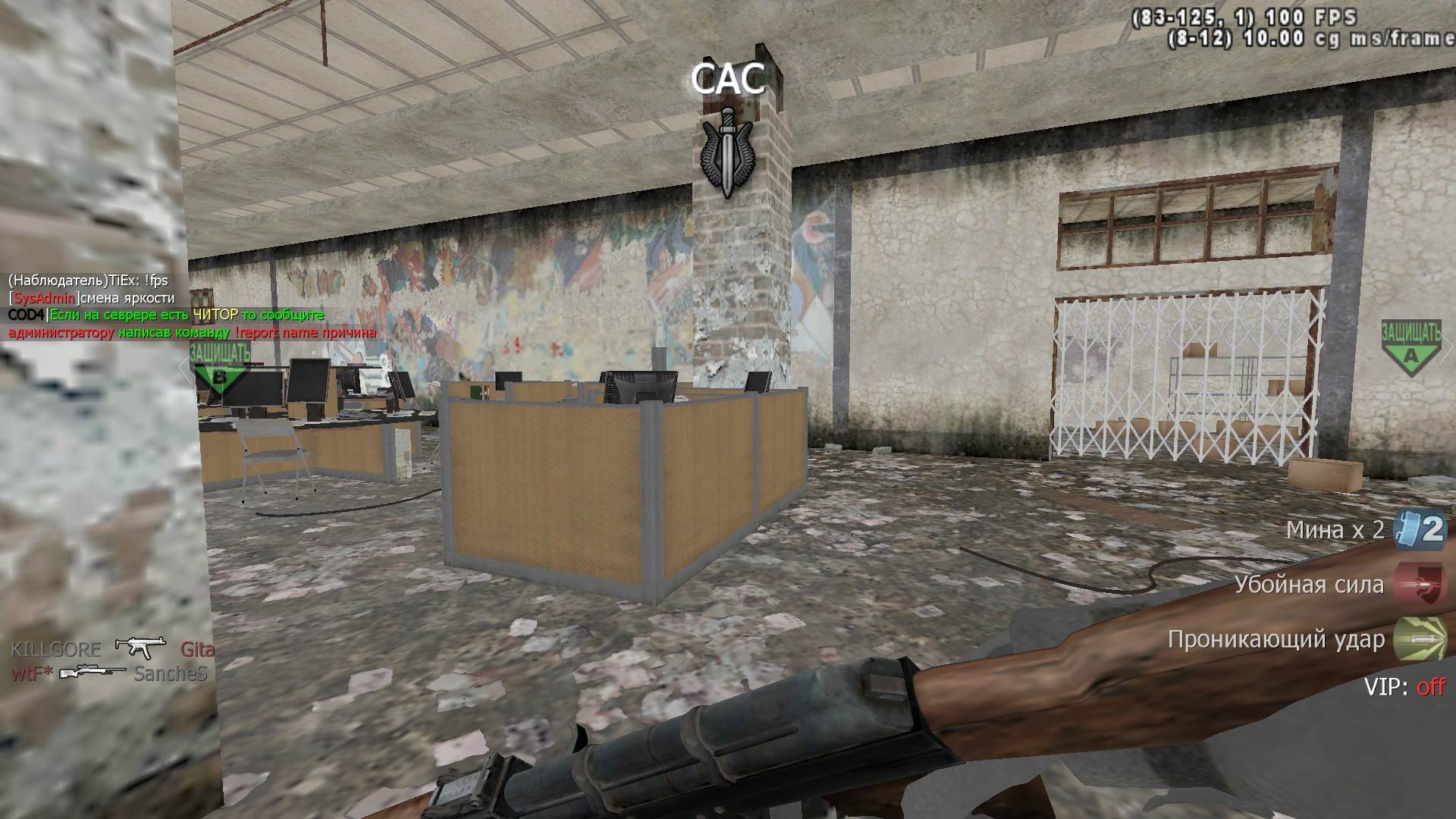Click the wtF* sniper kill feed entry
The width and height of the screenshot is (1456, 819).
coord(109,673)
